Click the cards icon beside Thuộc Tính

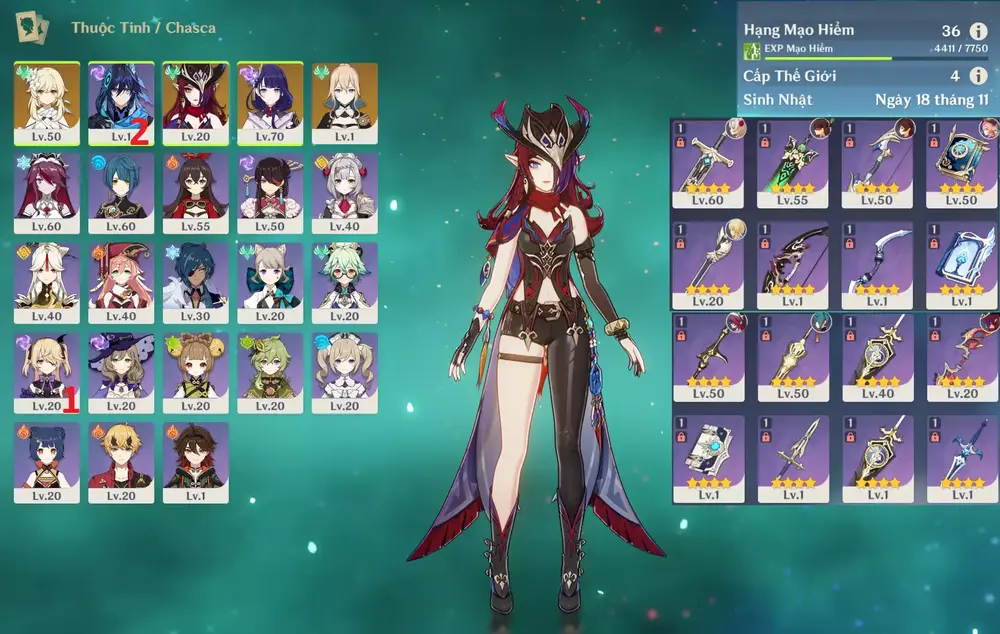tap(32, 27)
